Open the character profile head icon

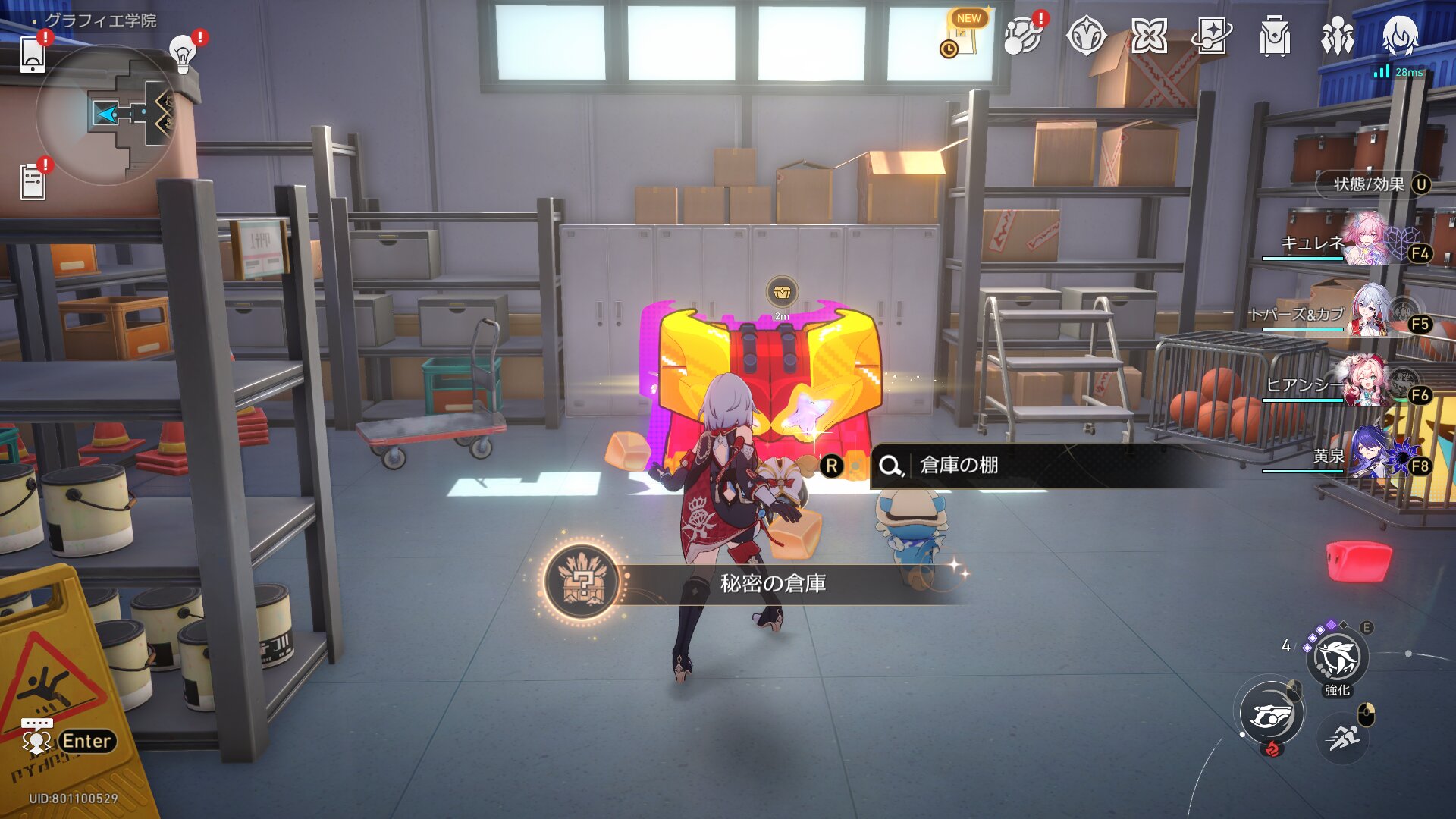pyautogui.click(x=1399, y=36)
